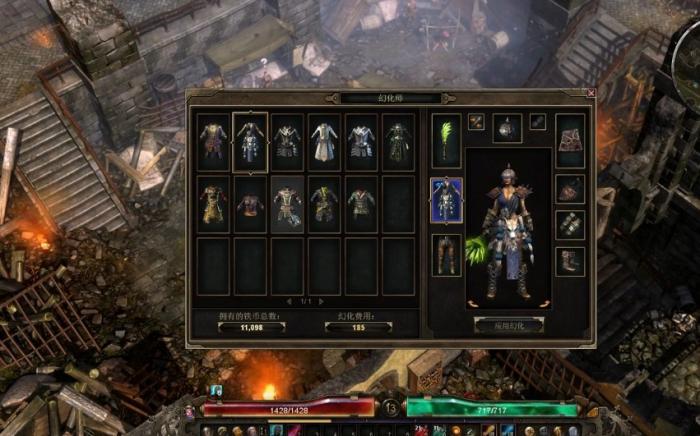This screenshot has height=436, width=700.
Task: Apply the illusion with the 应用幻化 button
Action: click(509, 325)
